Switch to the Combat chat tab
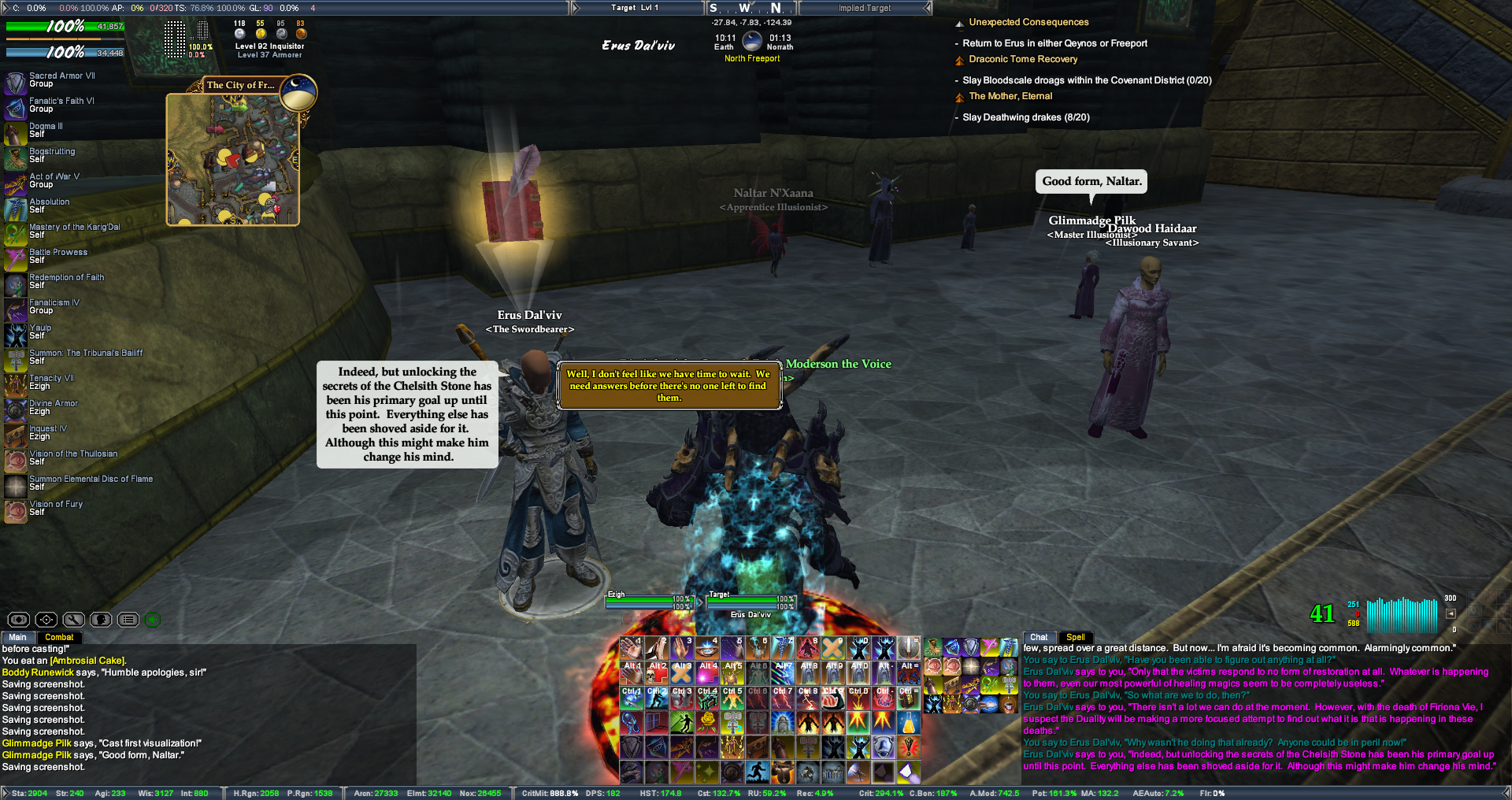Image resolution: width=1512 pixels, height=800 pixels. [x=59, y=637]
